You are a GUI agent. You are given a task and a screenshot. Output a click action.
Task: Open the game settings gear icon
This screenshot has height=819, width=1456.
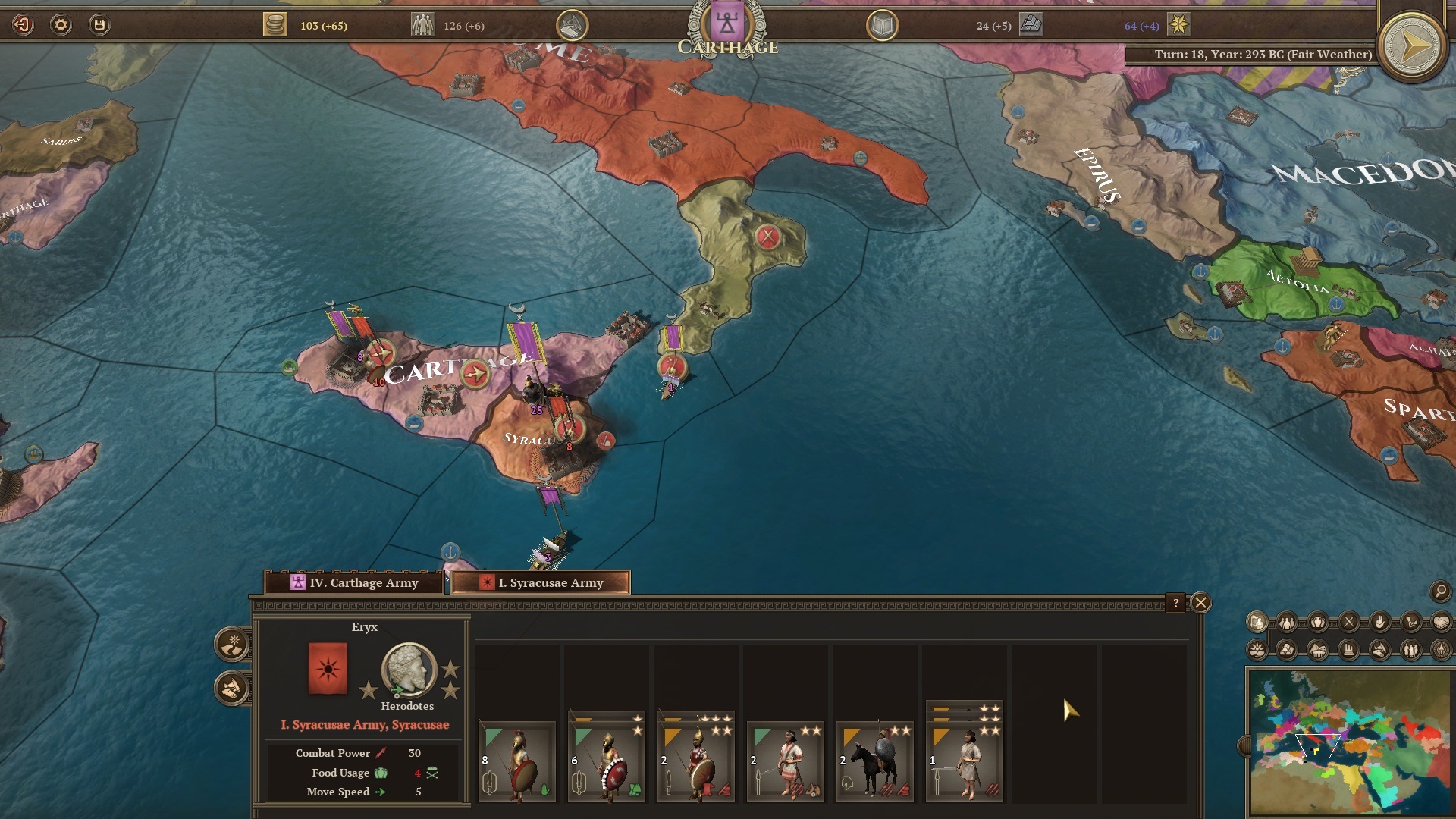(x=59, y=25)
